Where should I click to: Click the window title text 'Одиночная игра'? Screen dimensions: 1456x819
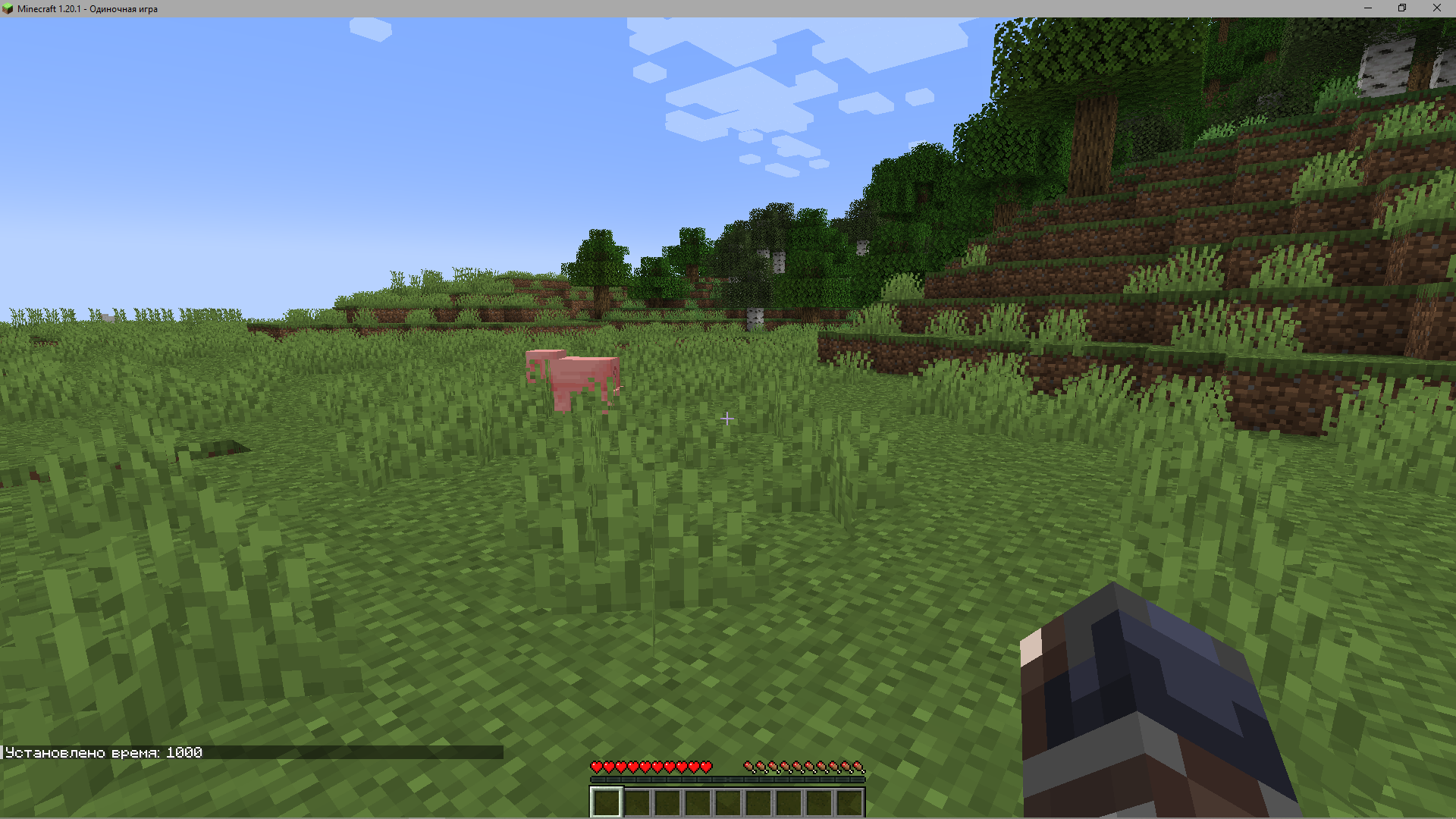124,8
